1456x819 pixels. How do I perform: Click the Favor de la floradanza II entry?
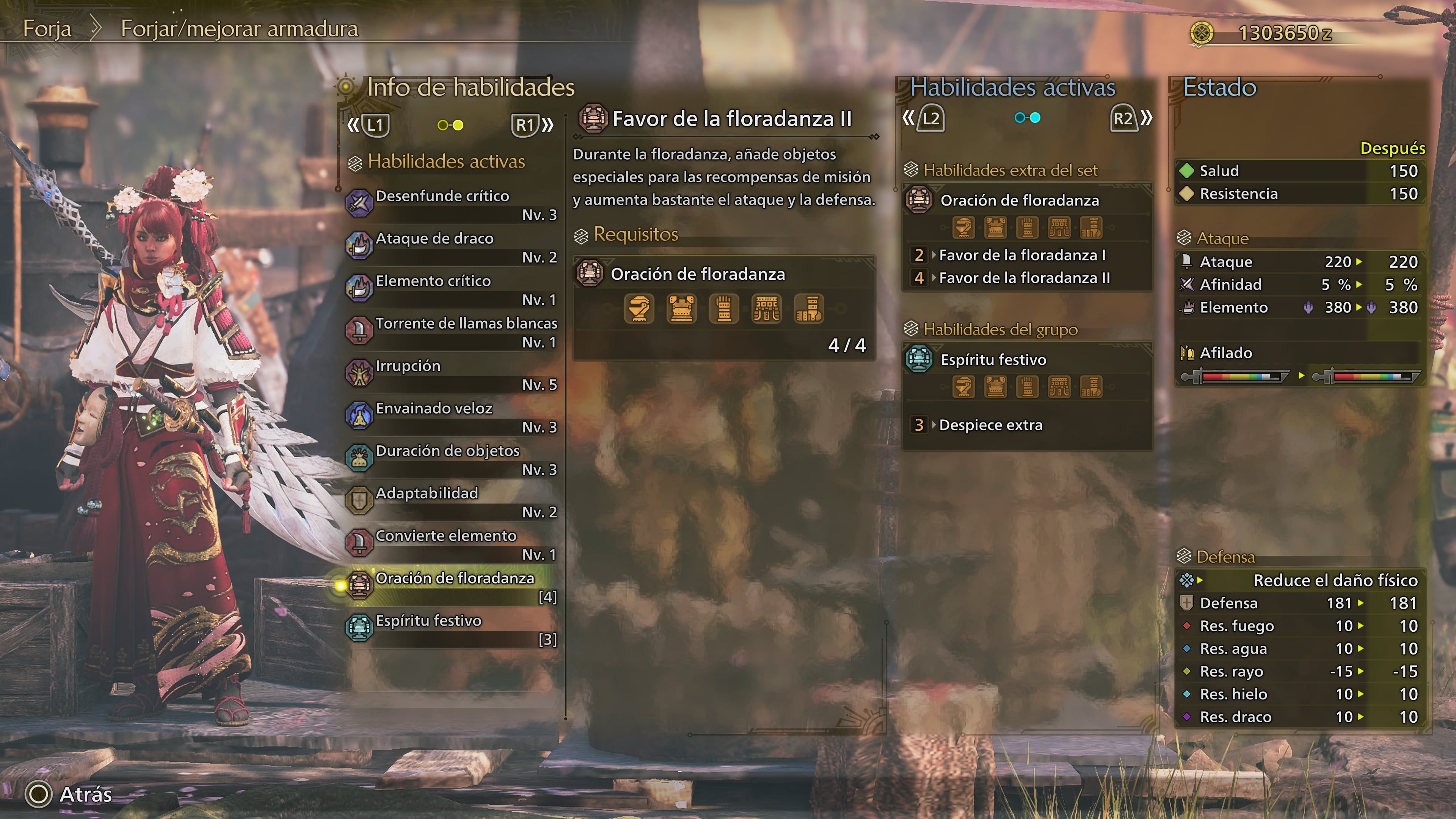click(x=729, y=119)
